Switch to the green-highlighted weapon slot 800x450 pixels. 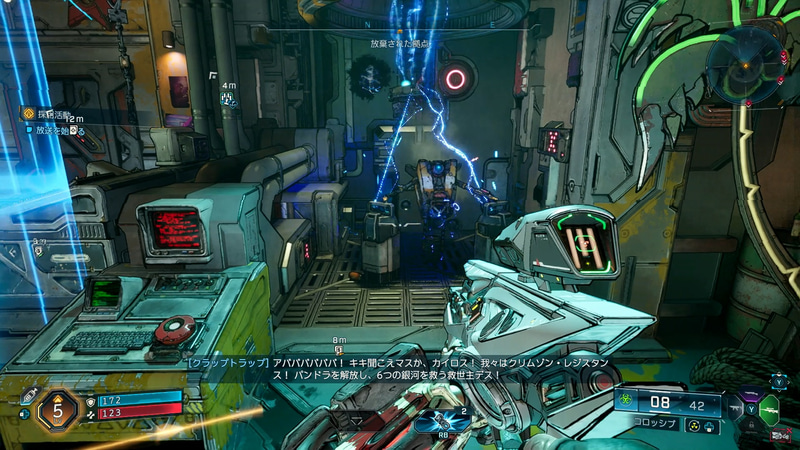(768, 410)
